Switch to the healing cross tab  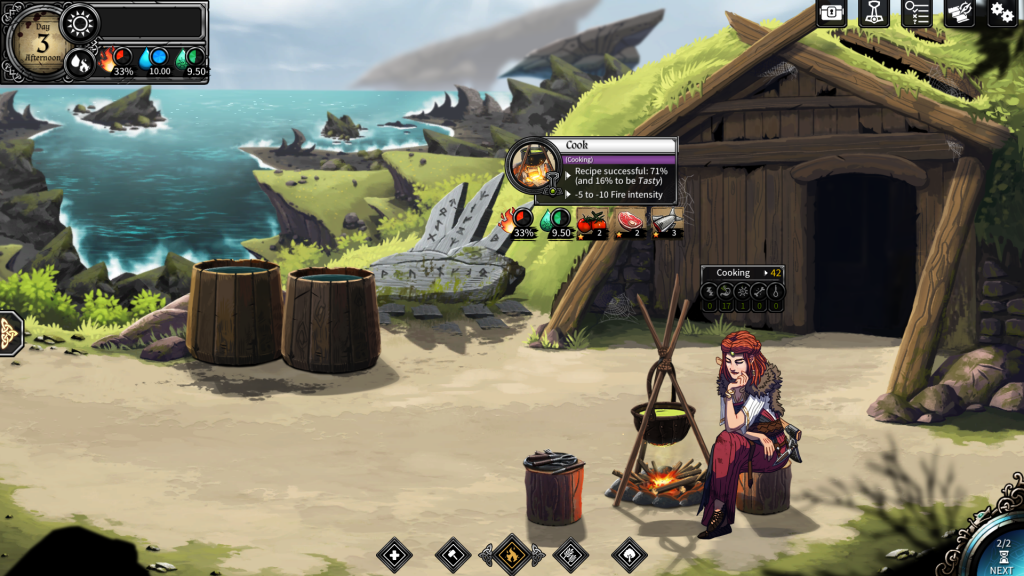tap(394, 554)
